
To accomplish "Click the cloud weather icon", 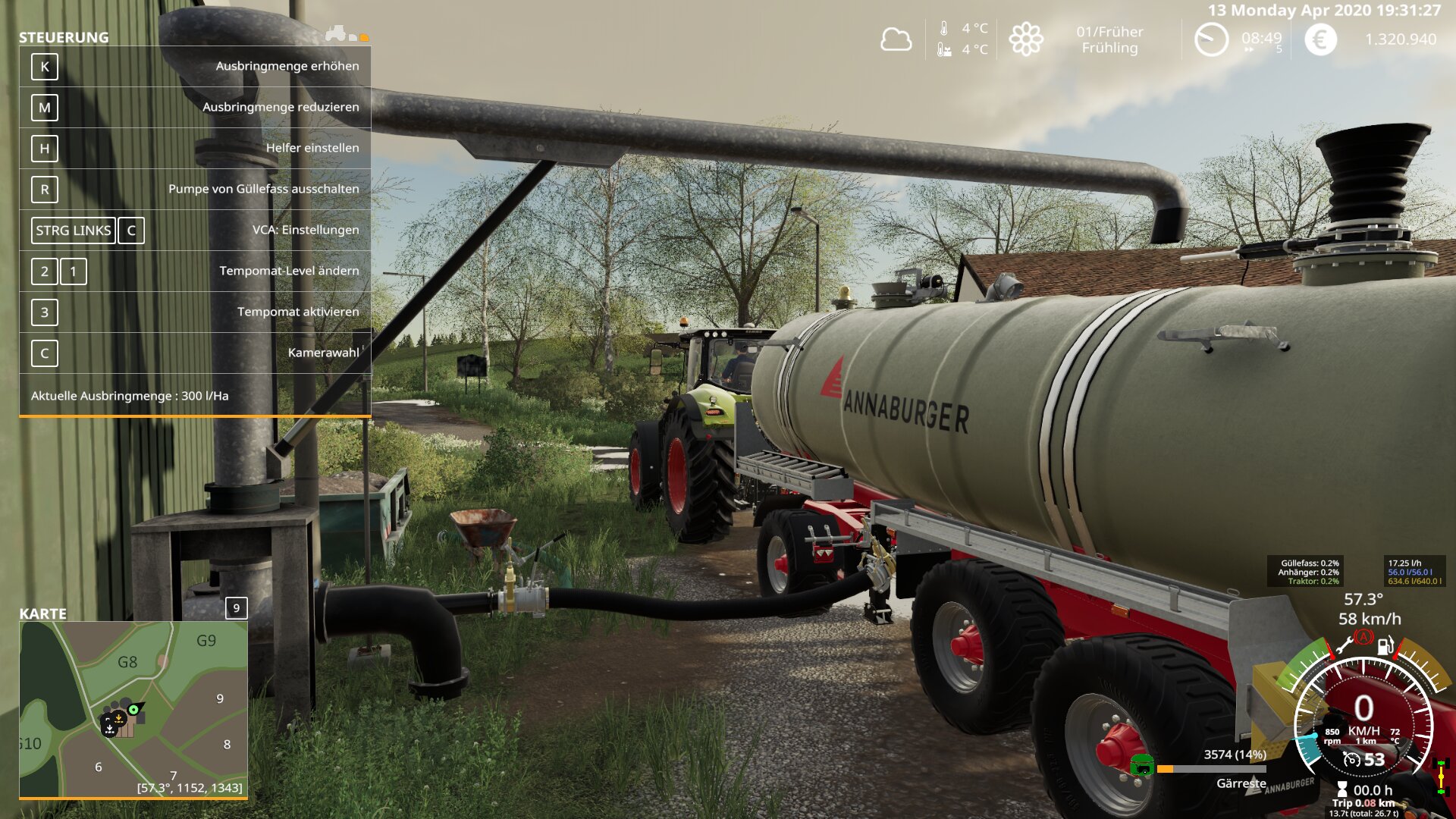I will (x=896, y=39).
